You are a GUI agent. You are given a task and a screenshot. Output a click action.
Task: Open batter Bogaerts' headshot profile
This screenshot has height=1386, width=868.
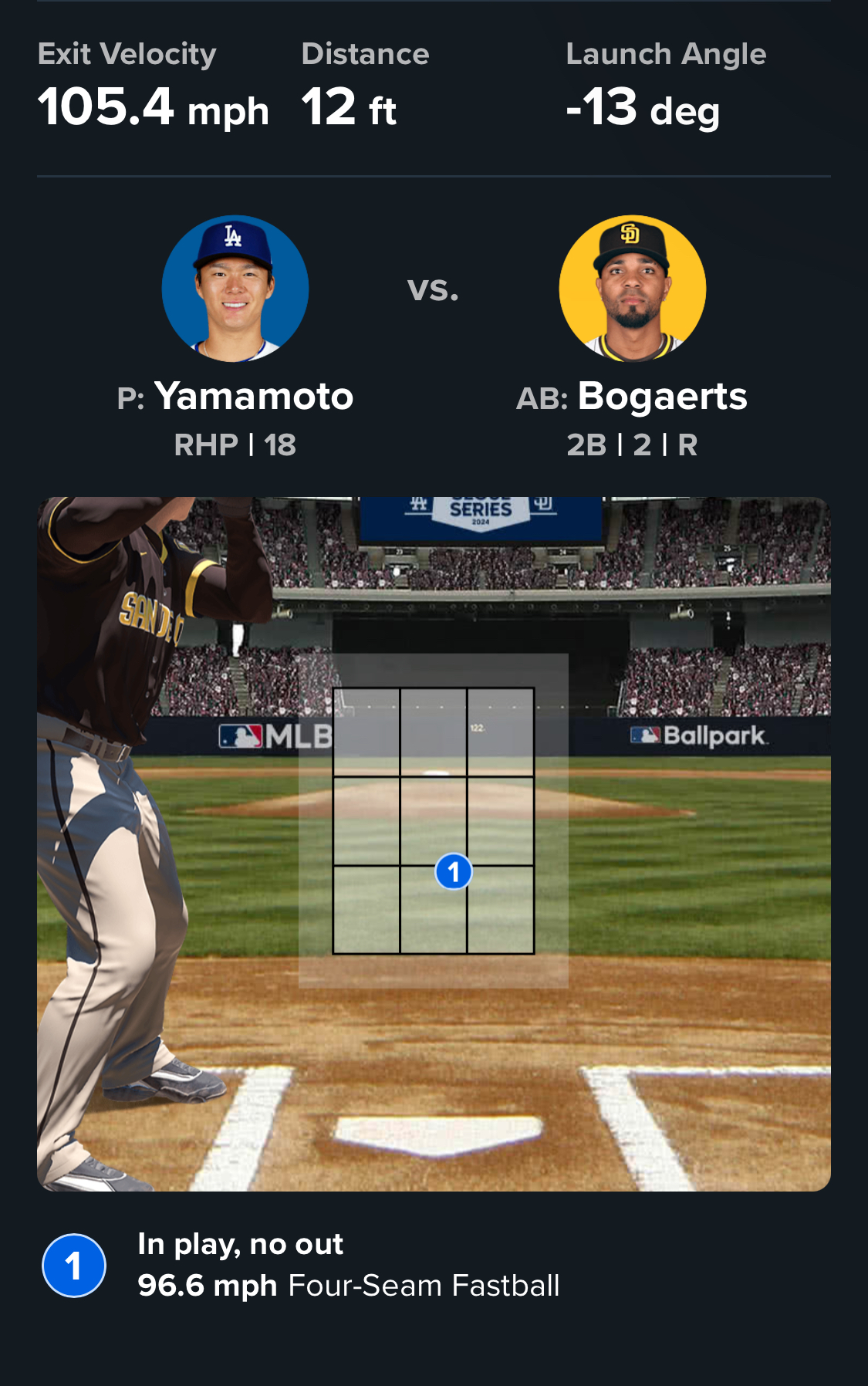[632, 289]
